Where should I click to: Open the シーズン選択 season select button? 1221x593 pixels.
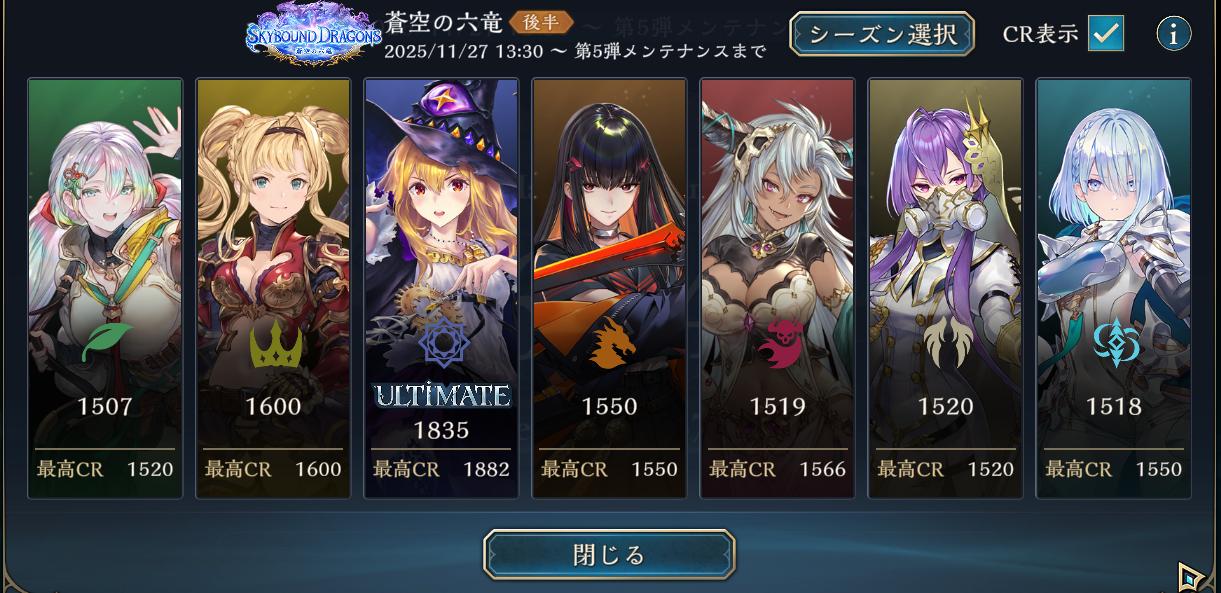[x=883, y=34]
